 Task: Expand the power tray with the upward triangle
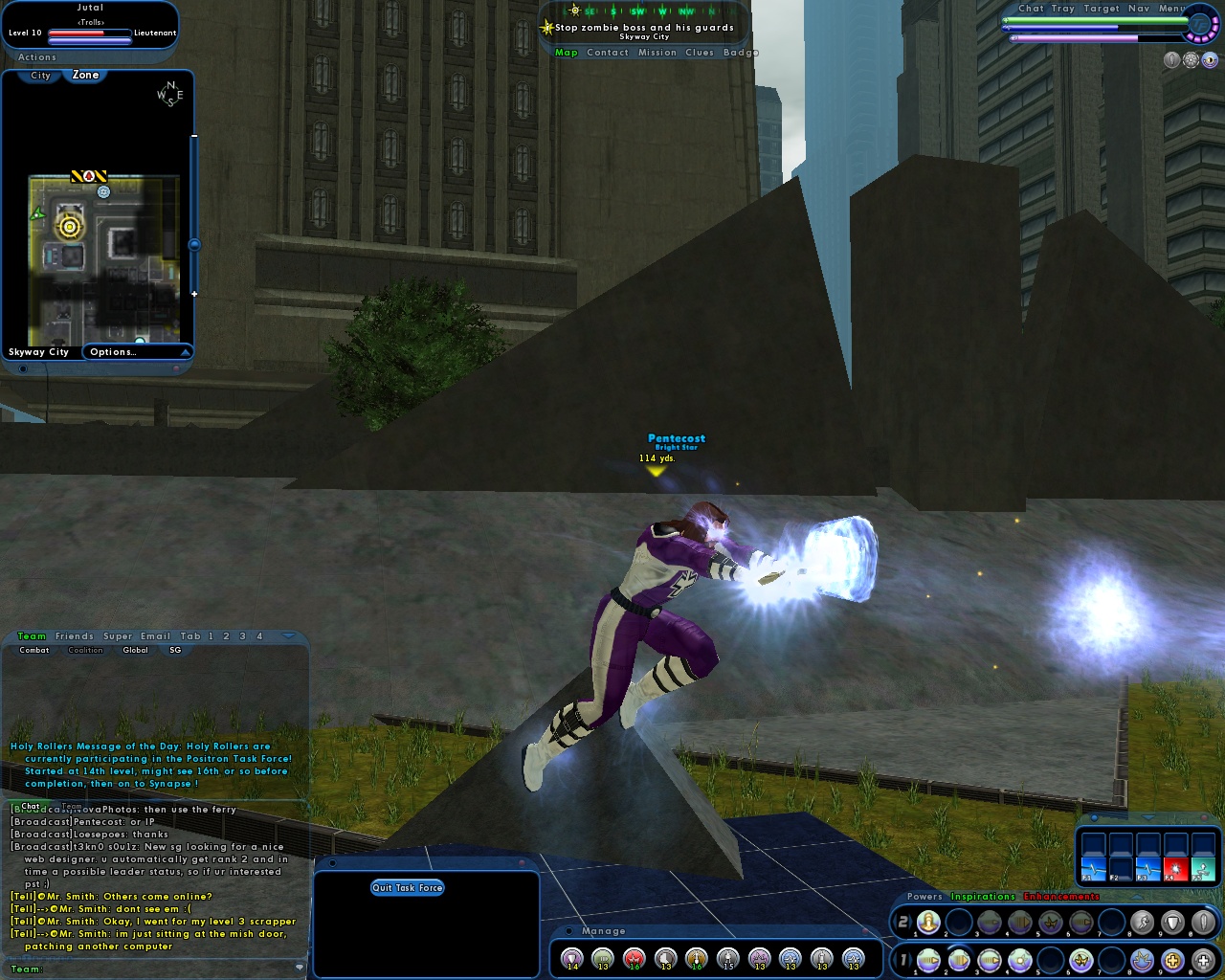(1138, 897)
